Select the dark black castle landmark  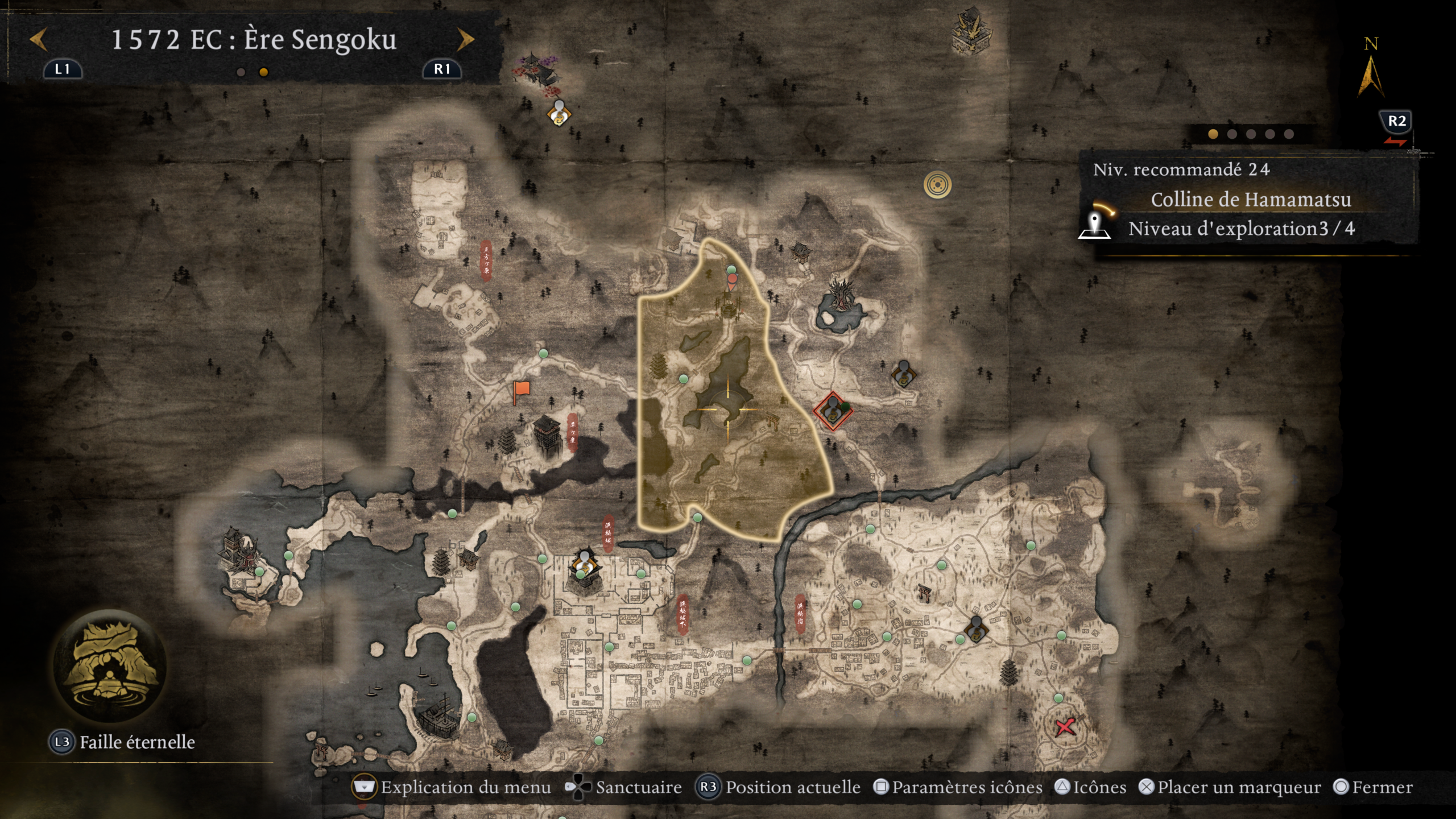coord(547,435)
